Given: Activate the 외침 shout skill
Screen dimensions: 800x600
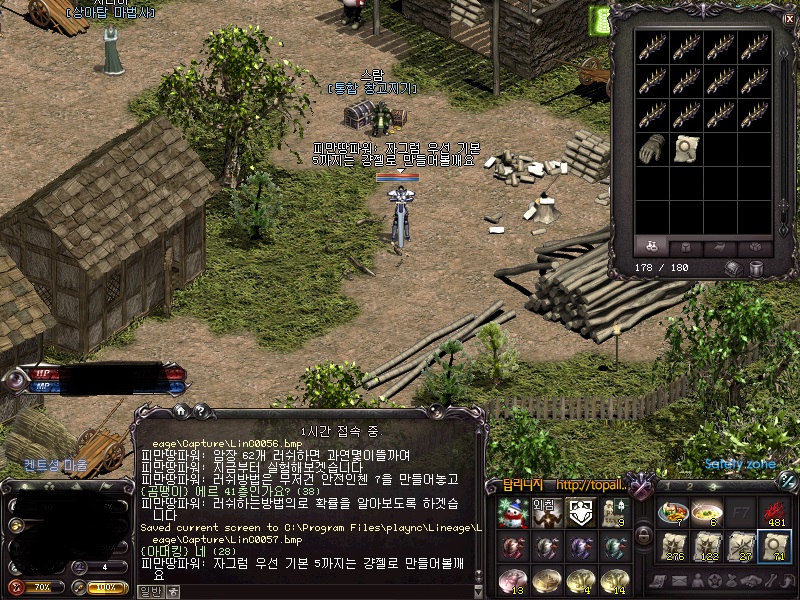Looking at the screenshot, I should (x=545, y=513).
